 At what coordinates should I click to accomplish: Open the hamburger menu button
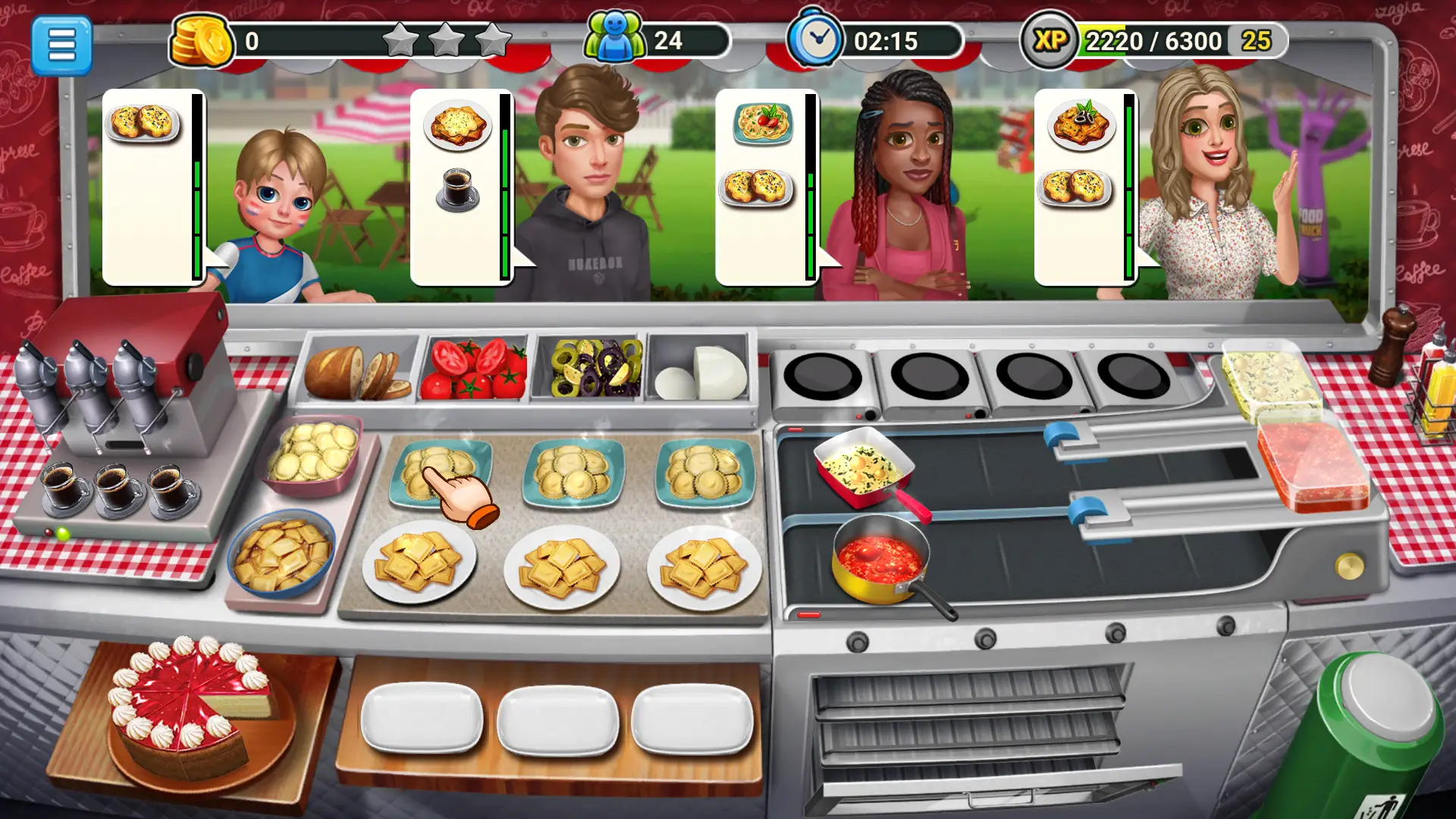coord(63,43)
